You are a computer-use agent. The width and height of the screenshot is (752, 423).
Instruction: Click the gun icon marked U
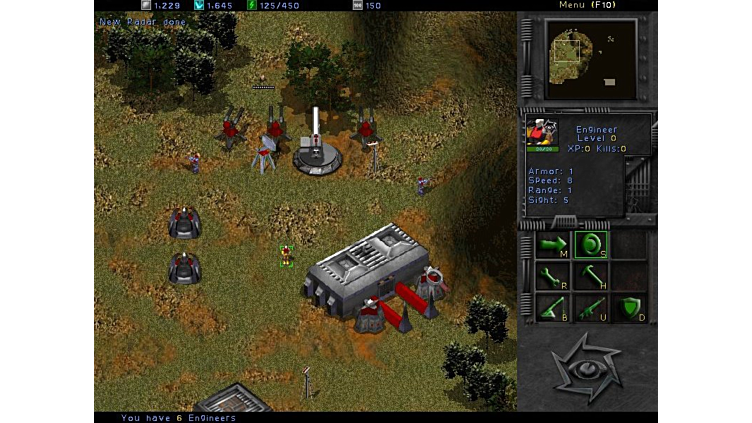click(589, 308)
